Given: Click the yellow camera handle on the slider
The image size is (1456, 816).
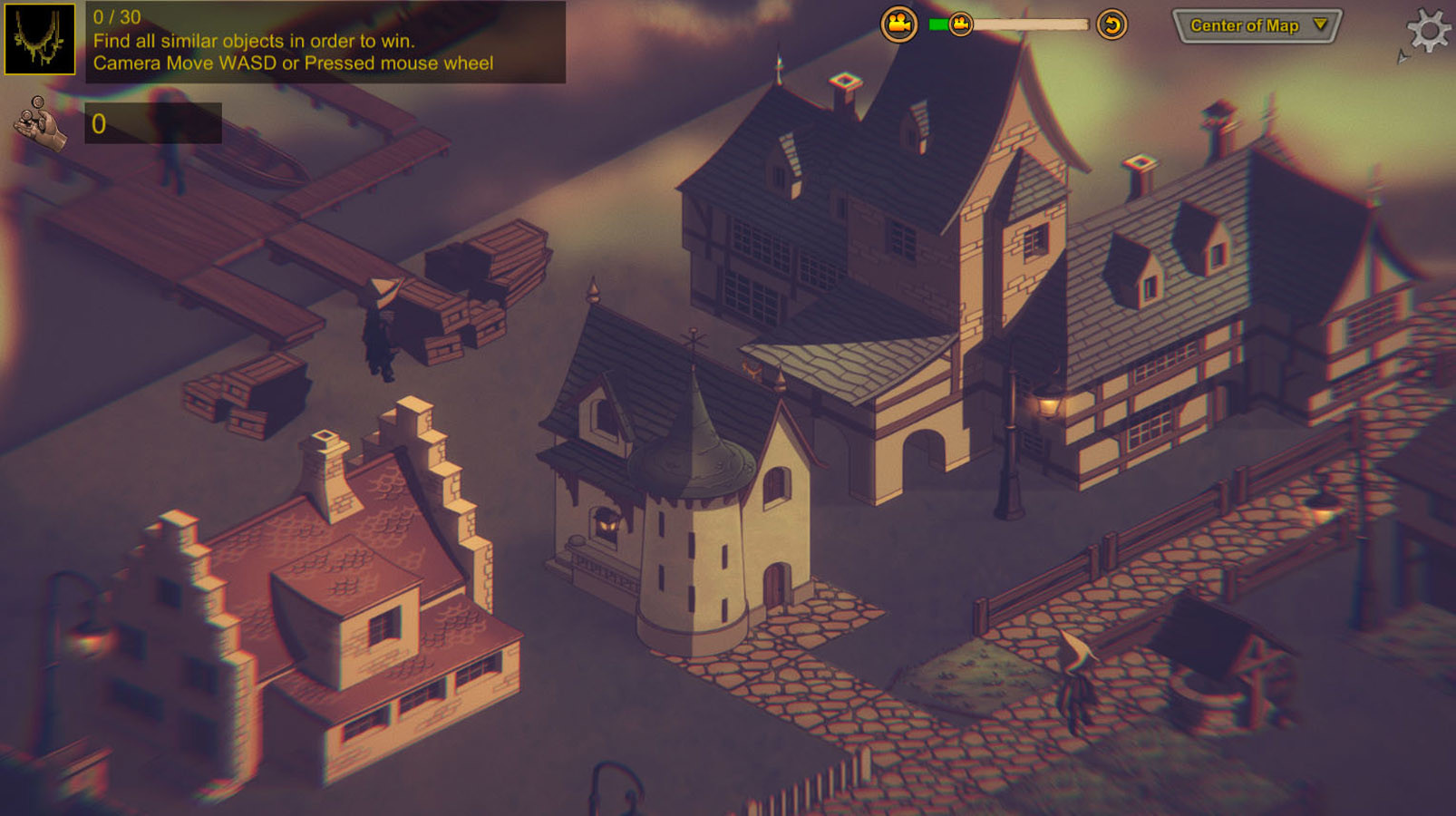Looking at the screenshot, I should [958, 24].
